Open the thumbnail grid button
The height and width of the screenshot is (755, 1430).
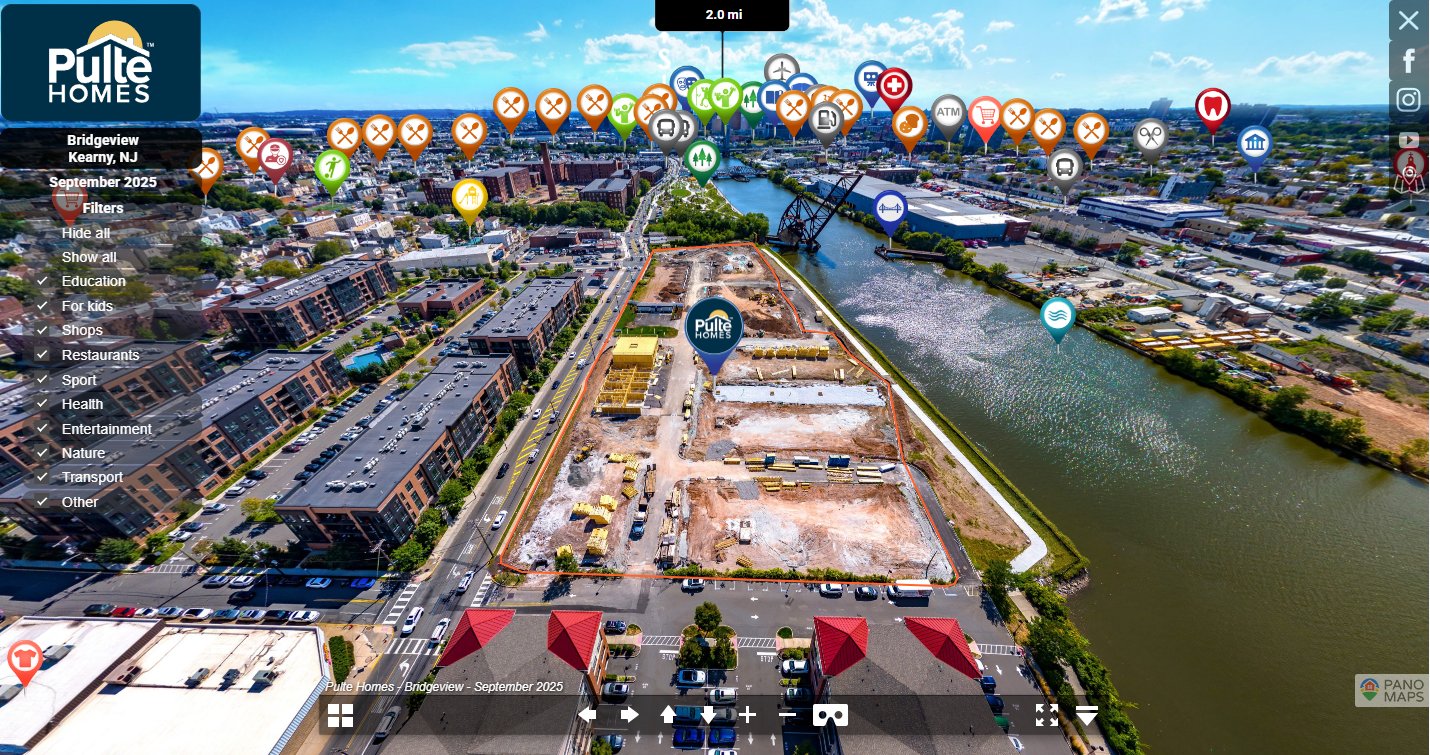[340, 715]
